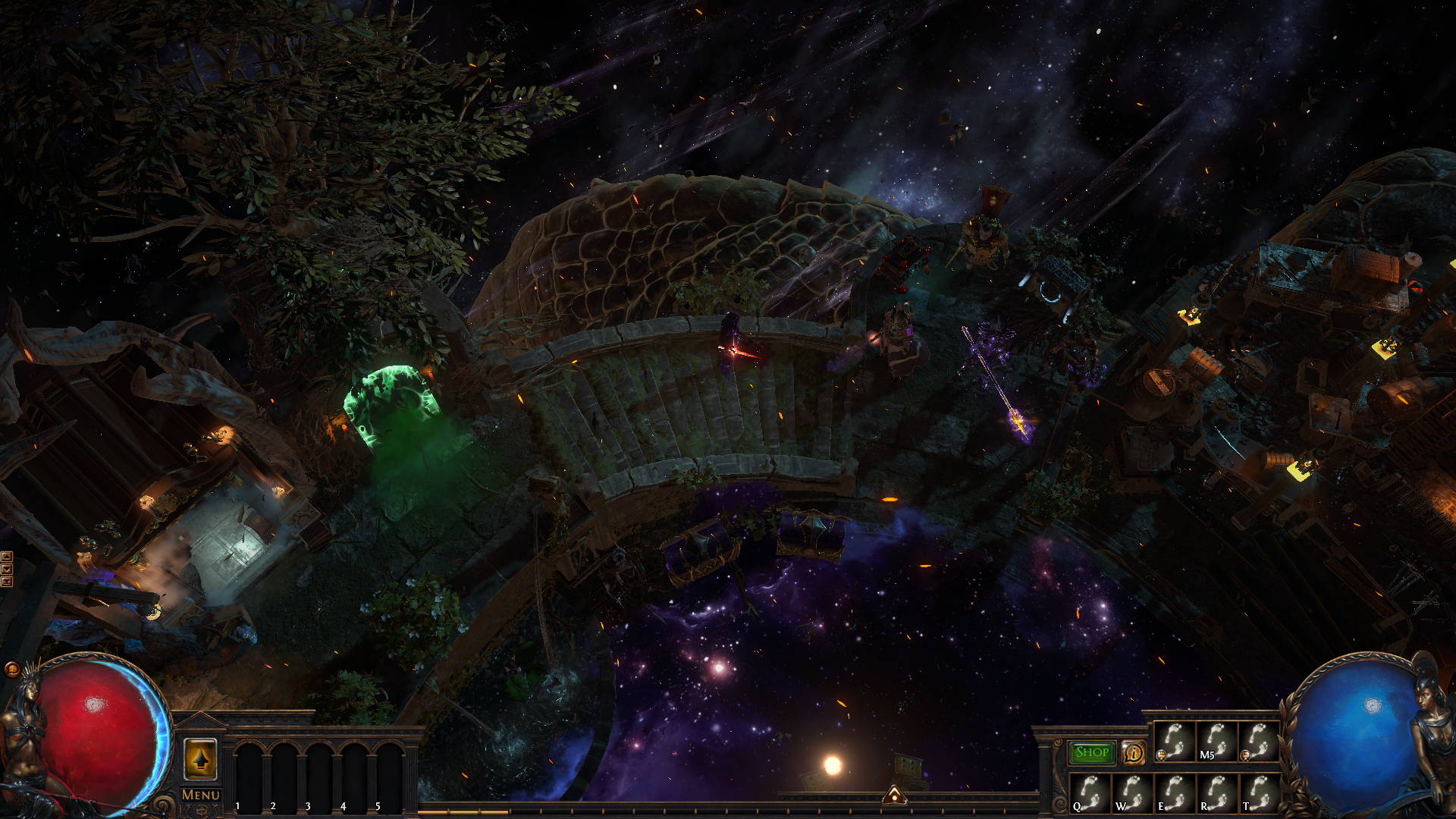Viewport: 1456px width, 819px height.
Task: Open the orange info speech-bubble icon
Action: [x=1134, y=752]
